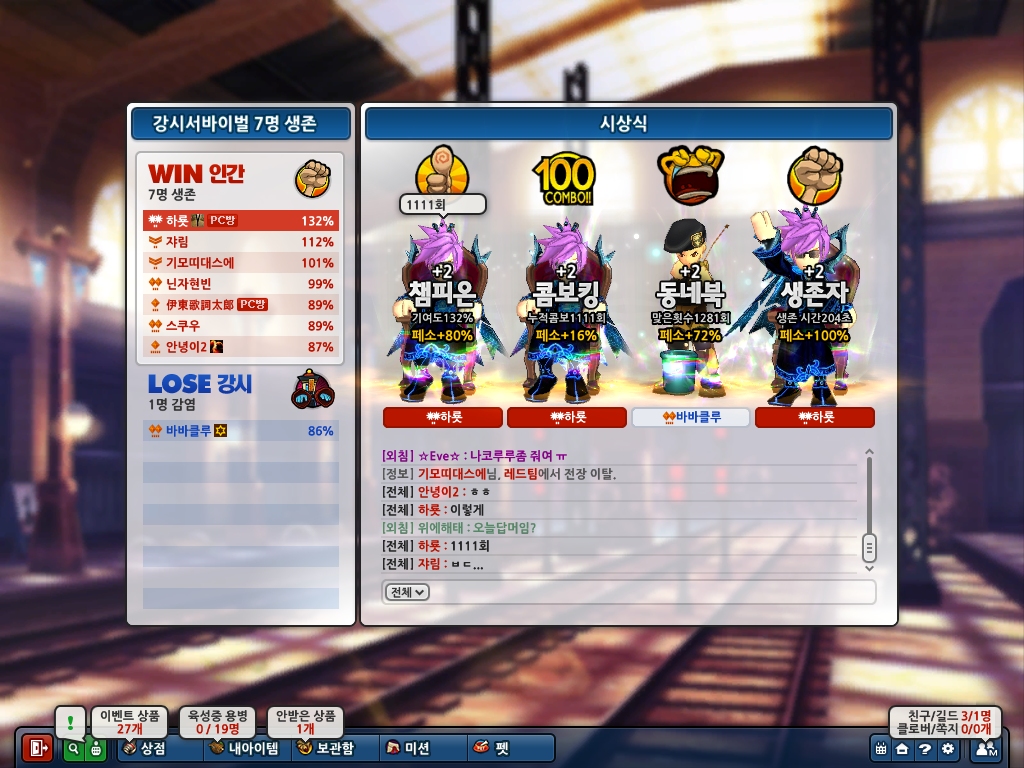This screenshot has height=768, width=1024.
Task: Open the 상점 shop menu
Action: 146,748
